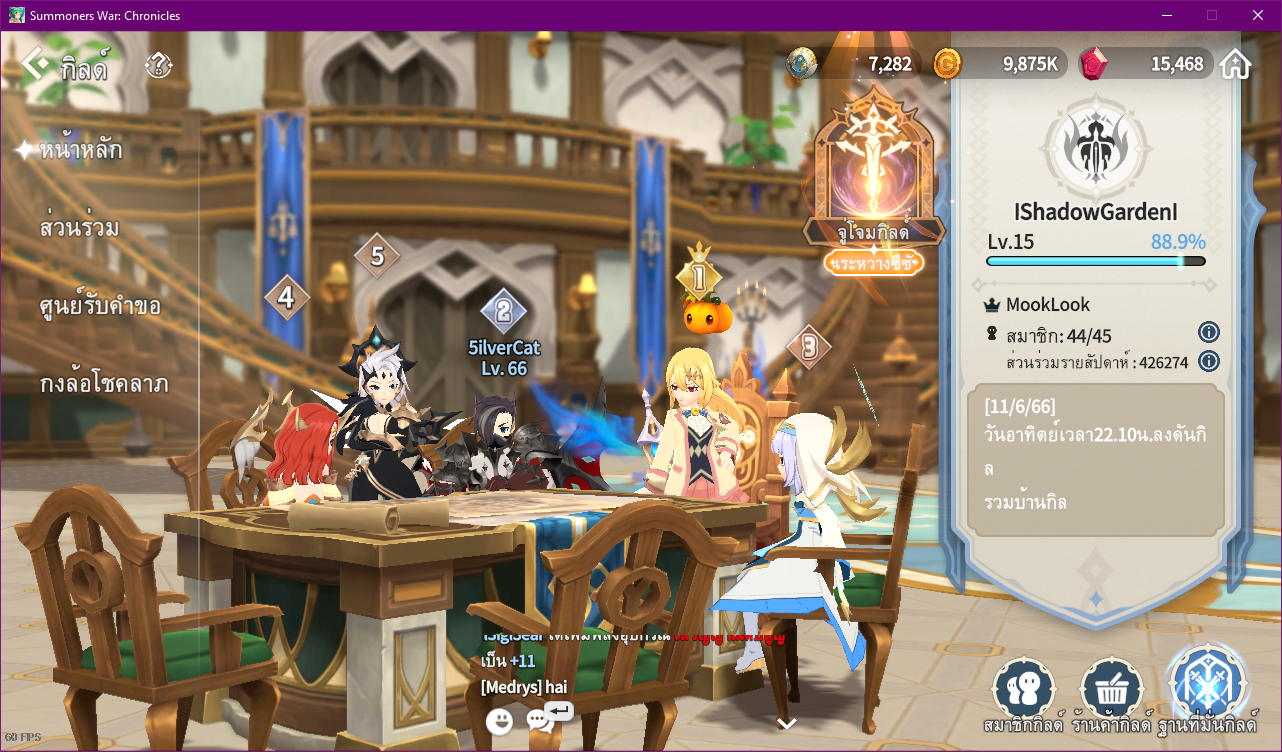
Task: Open the chat bubble input icon
Action: 541,719
